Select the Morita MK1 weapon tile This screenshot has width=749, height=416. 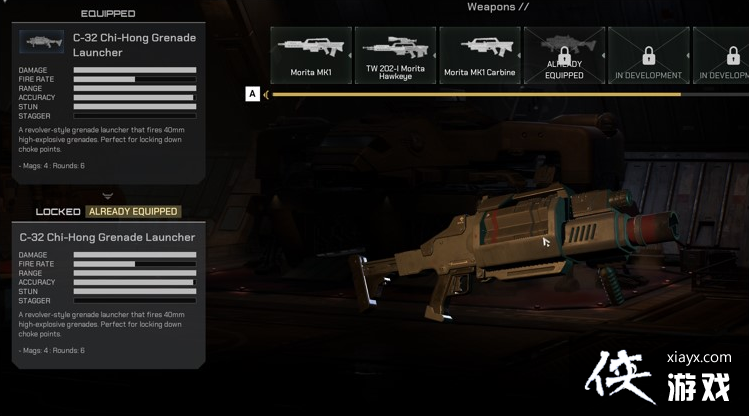pyautogui.click(x=310, y=55)
